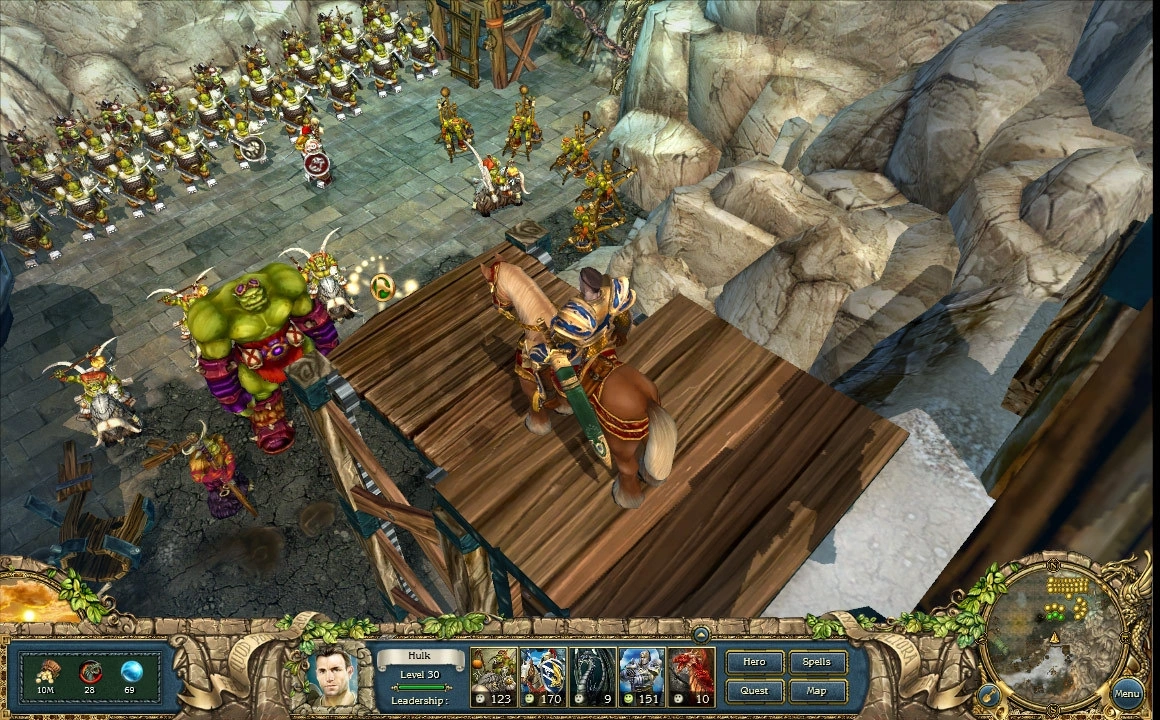Select the goblin troop slot with 123 units

pyautogui.click(x=494, y=675)
